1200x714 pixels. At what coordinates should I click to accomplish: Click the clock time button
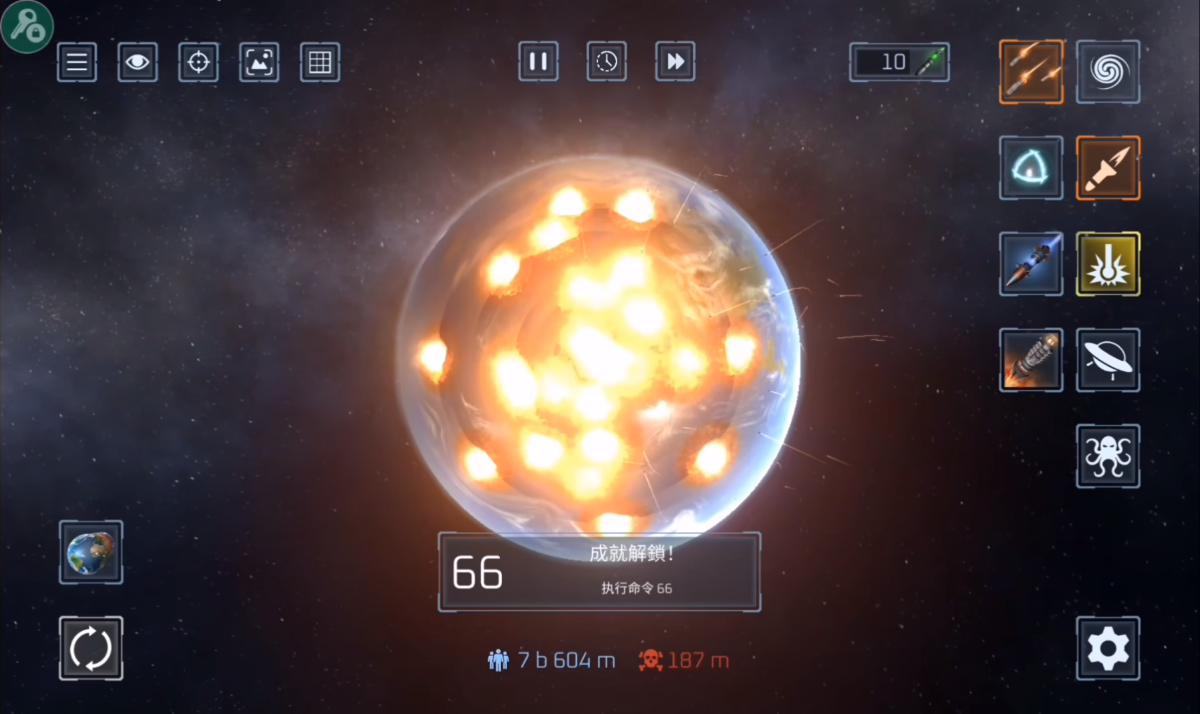click(x=607, y=62)
